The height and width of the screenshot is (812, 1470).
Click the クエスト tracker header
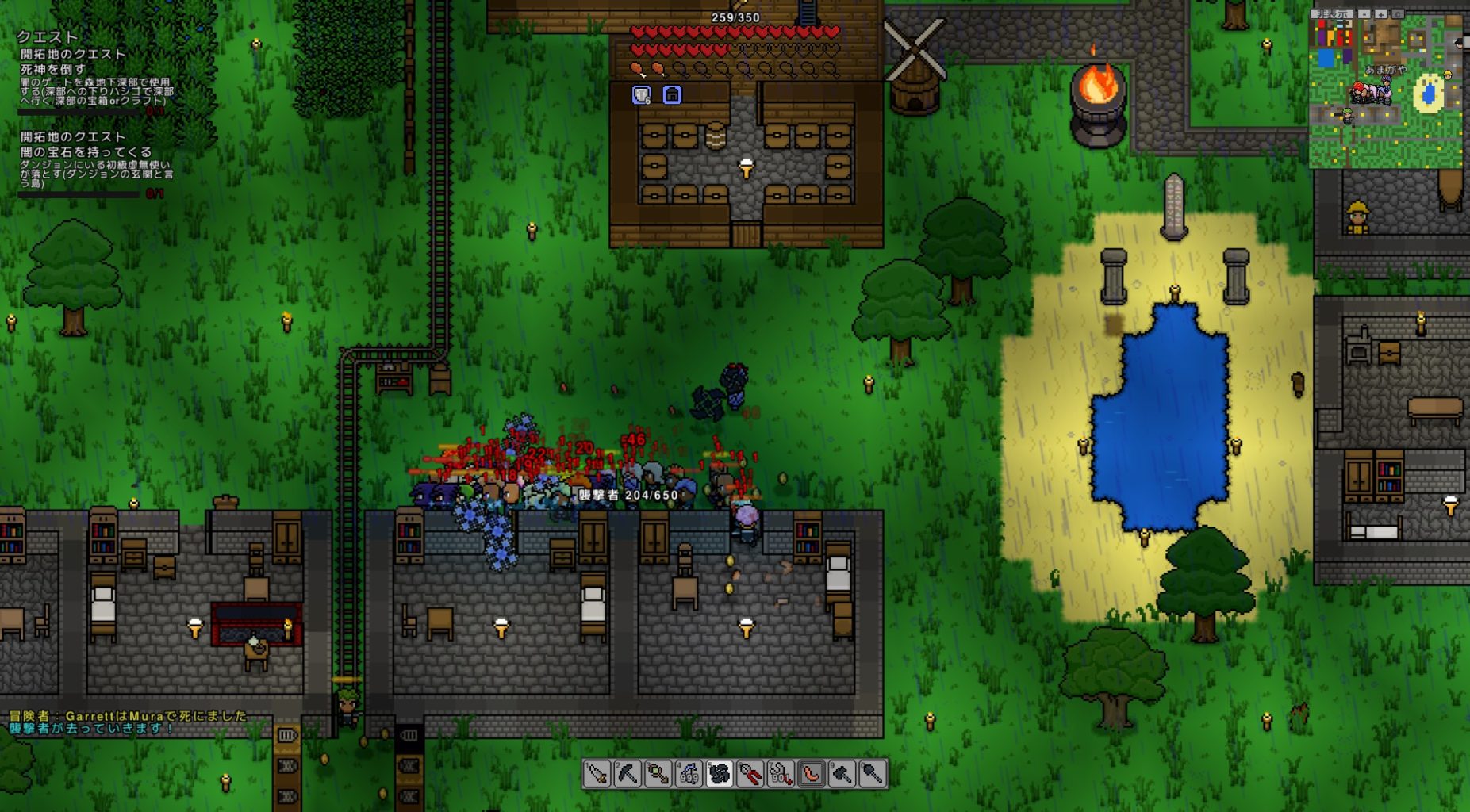coord(48,36)
